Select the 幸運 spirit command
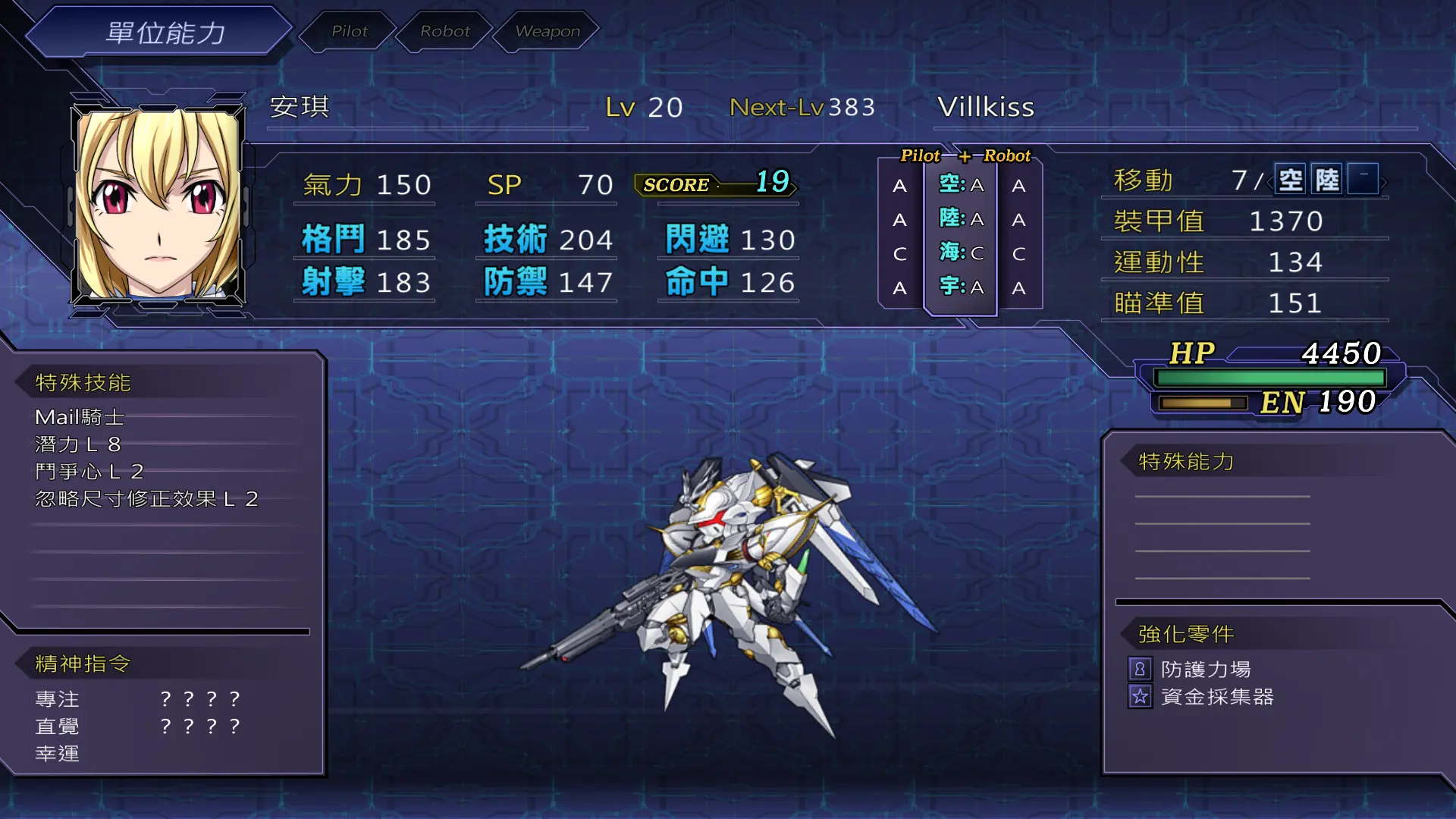Image resolution: width=1456 pixels, height=819 pixels. [58, 754]
